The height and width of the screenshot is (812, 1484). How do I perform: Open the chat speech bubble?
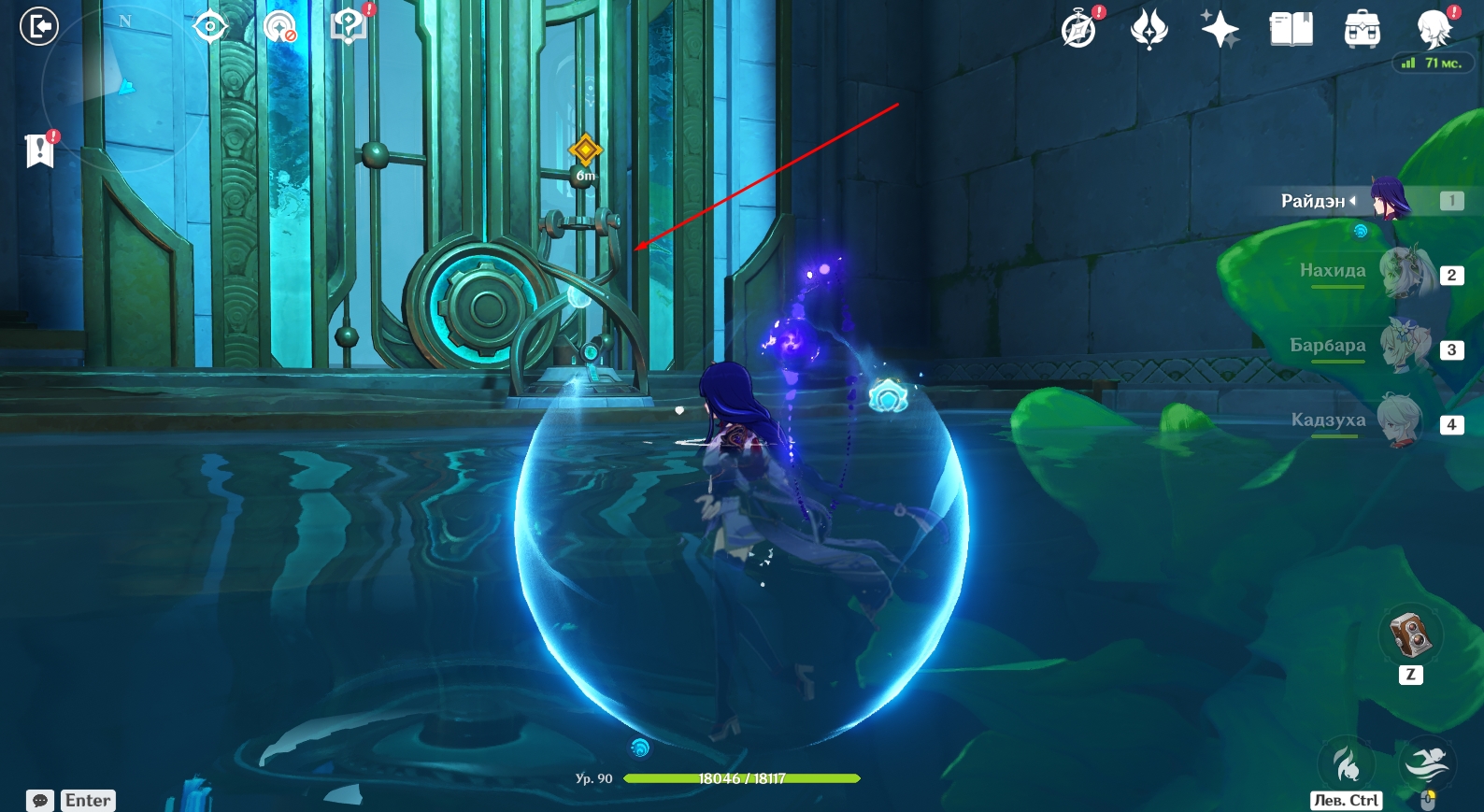[40, 801]
